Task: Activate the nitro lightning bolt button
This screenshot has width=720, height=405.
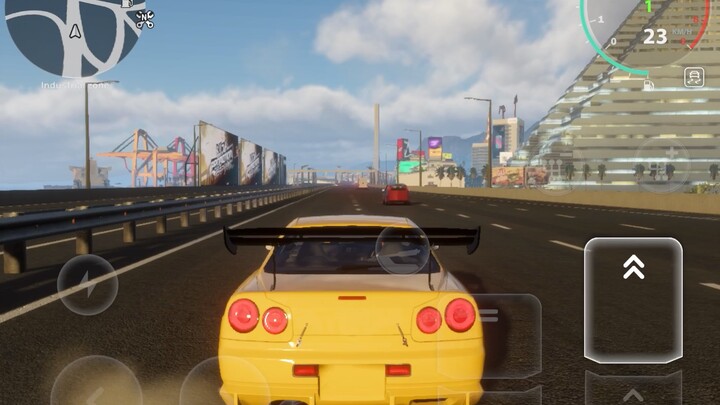Action: click(x=87, y=285)
